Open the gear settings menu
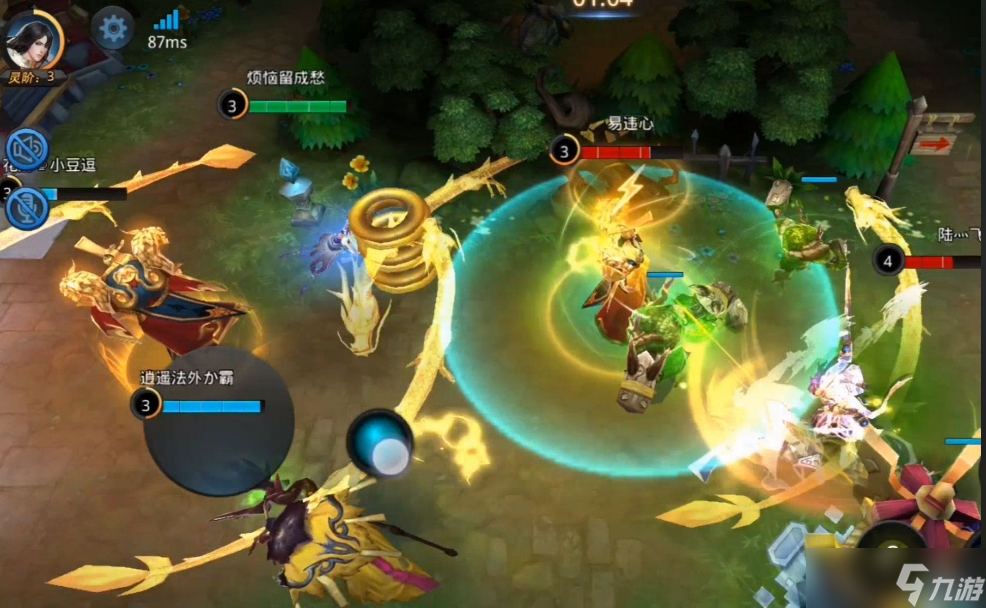Image resolution: width=986 pixels, height=608 pixels. click(113, 28)
